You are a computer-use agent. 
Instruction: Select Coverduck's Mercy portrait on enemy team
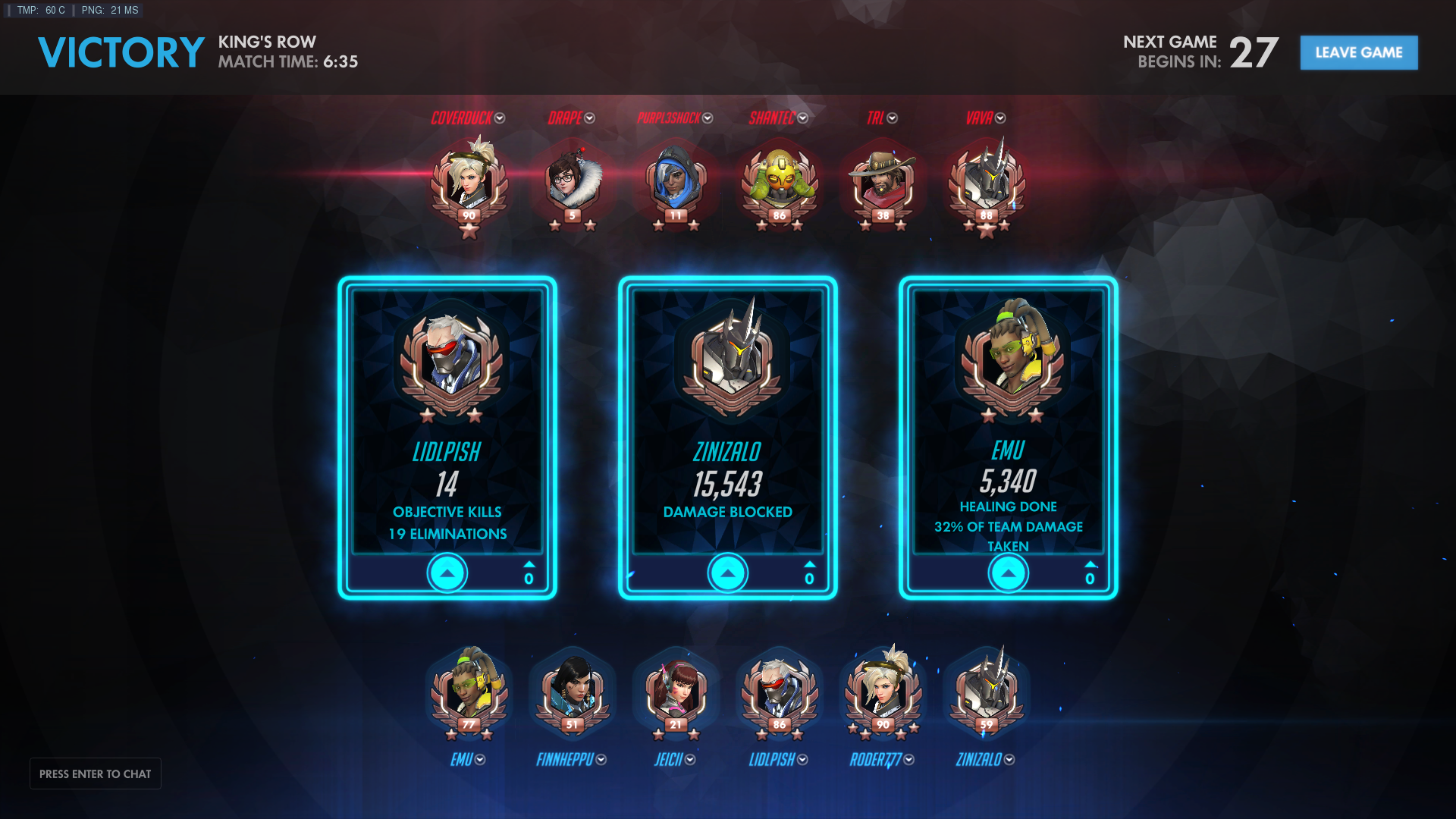(x=469, y=182)
